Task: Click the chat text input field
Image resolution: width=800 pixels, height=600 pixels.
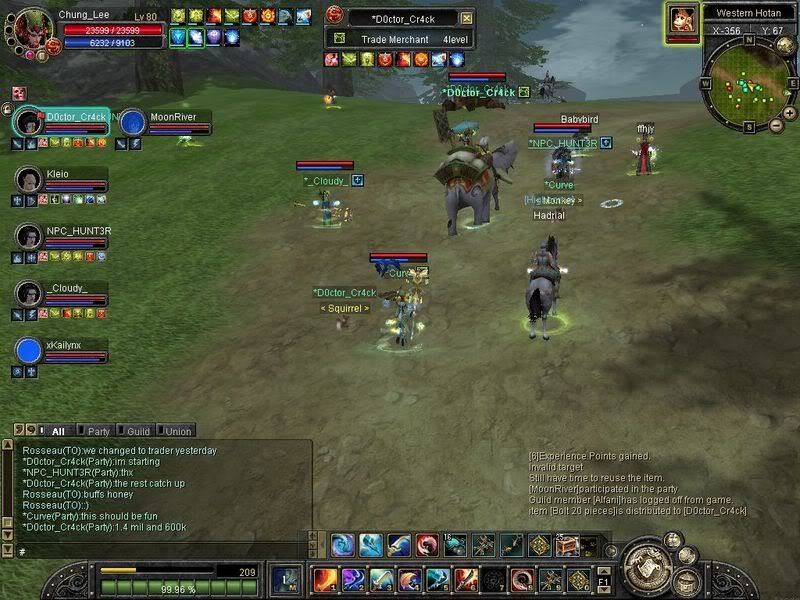Action: pyautogui.click(x=160, y=551)
